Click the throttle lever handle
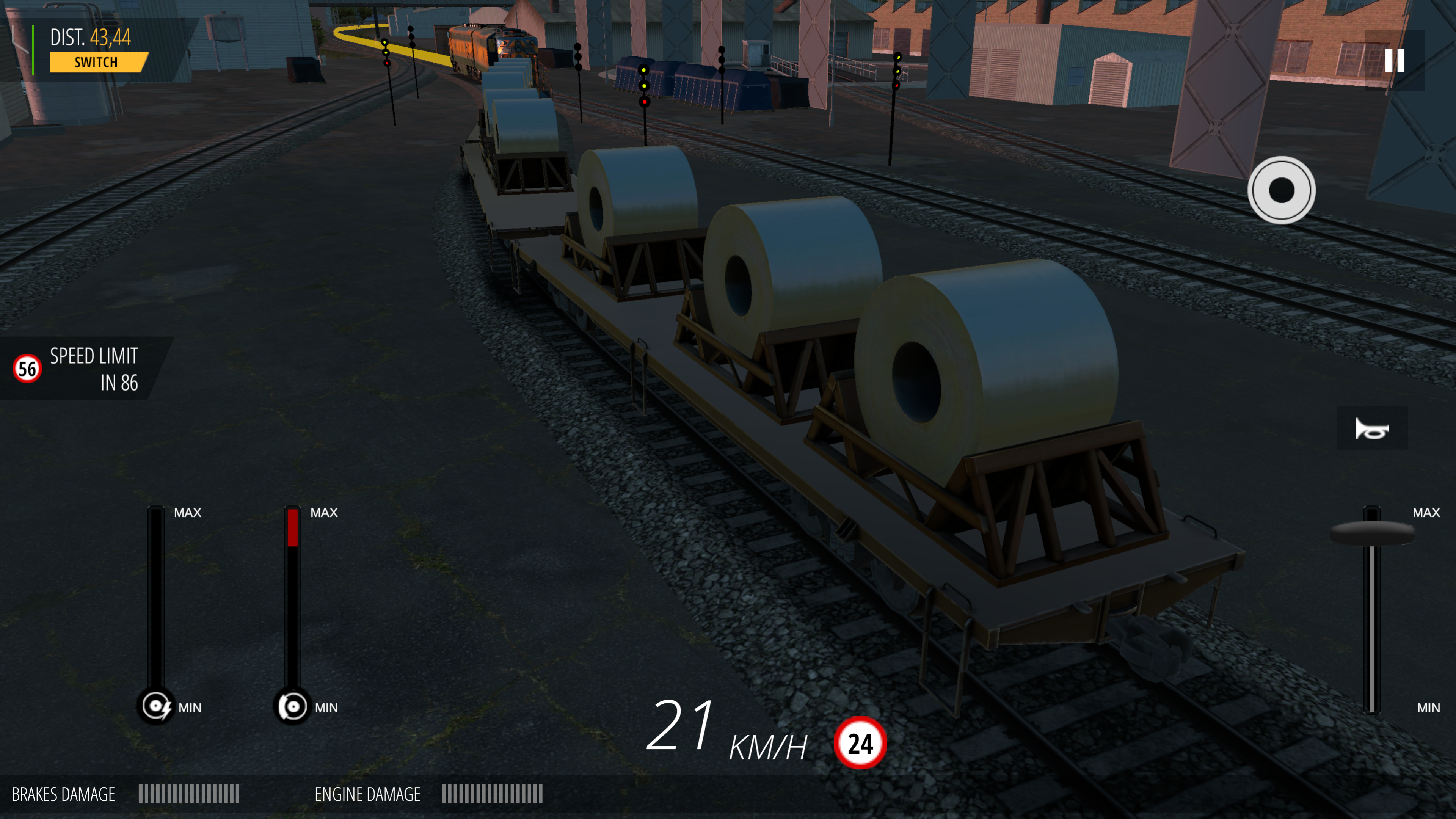Screen dimensions: 1456x819 click(x=1372, y=532)
